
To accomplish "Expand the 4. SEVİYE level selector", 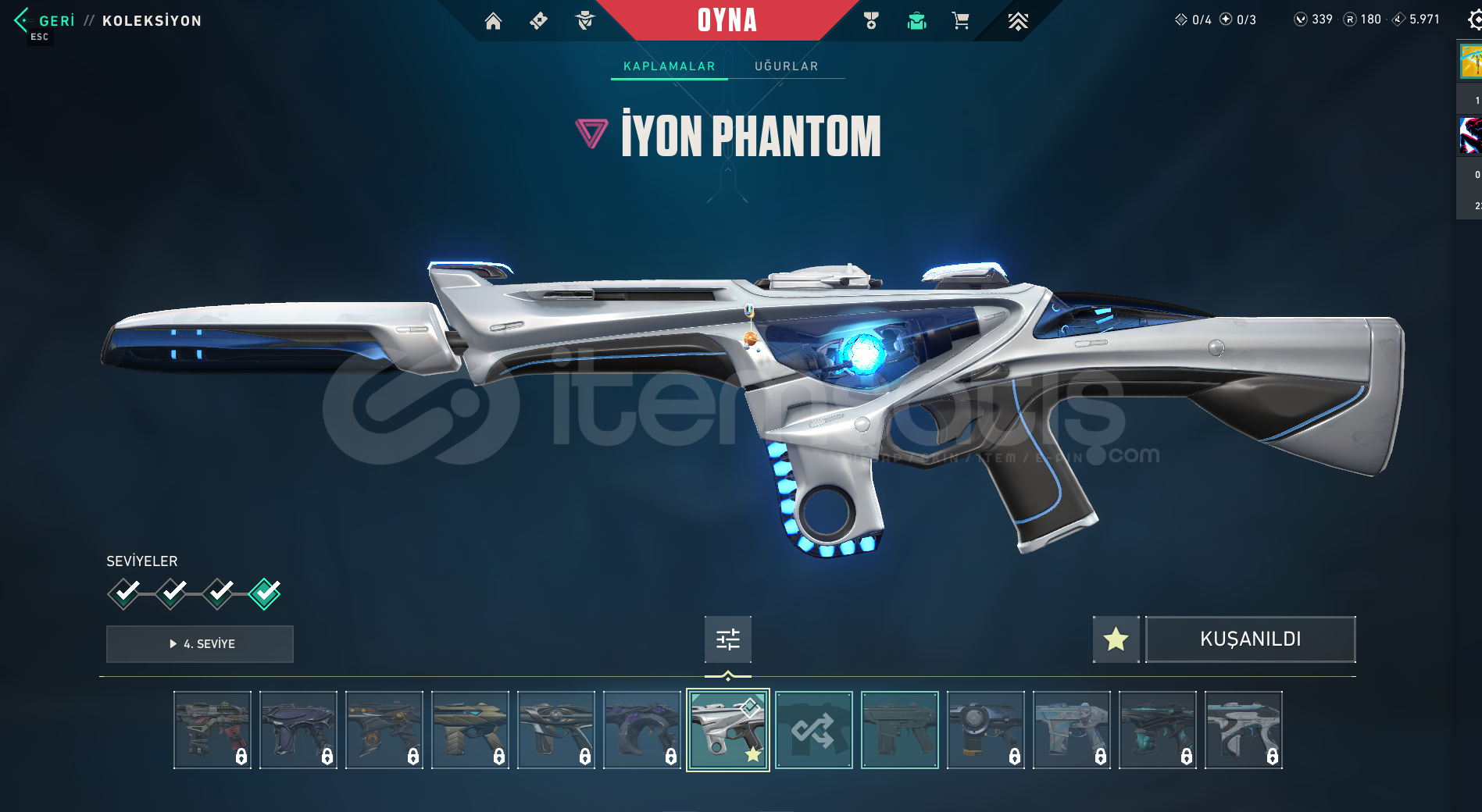I will (199, 643).
